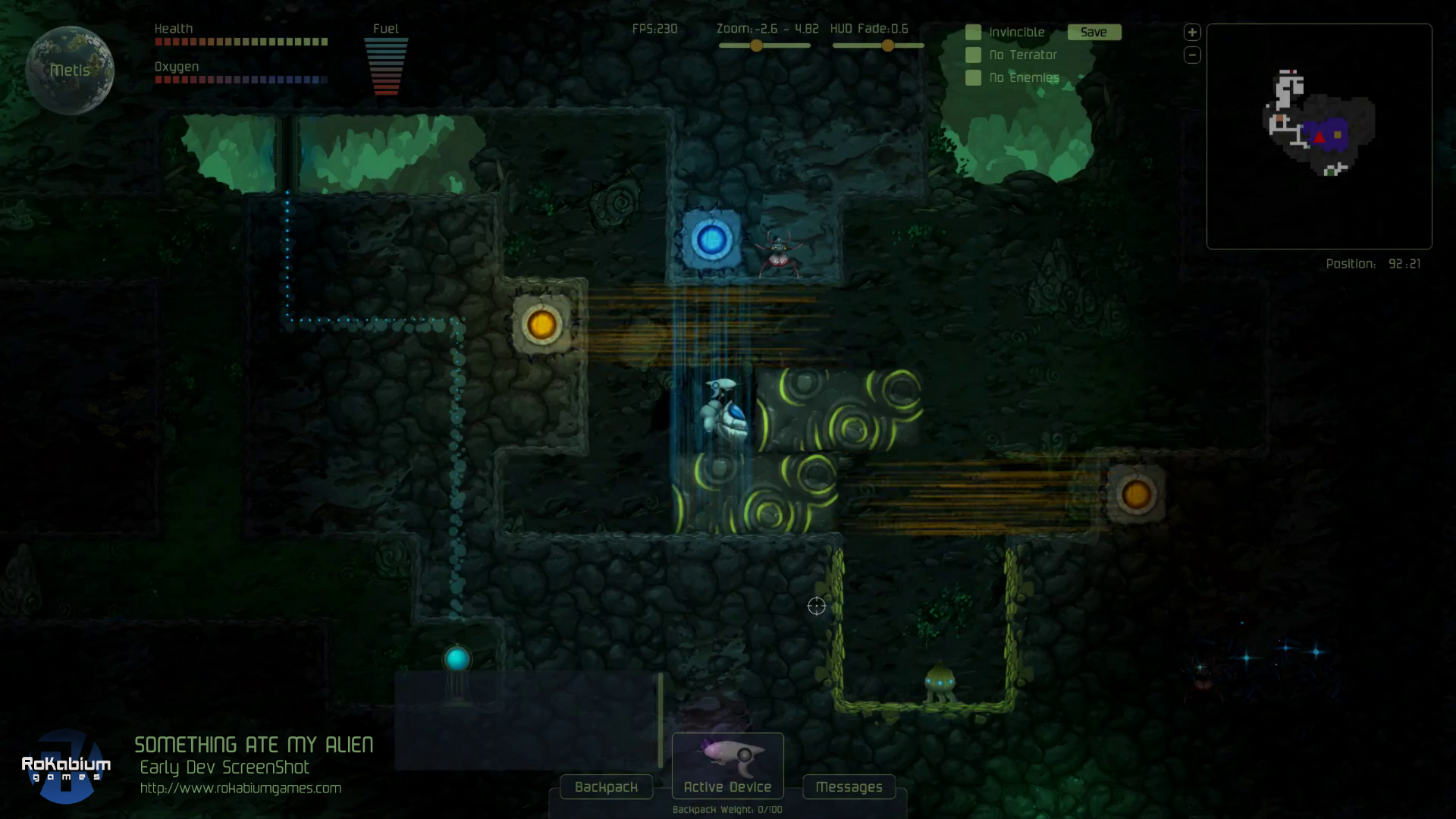
Task: Open the Backpack panel
Action: point(606,787)
